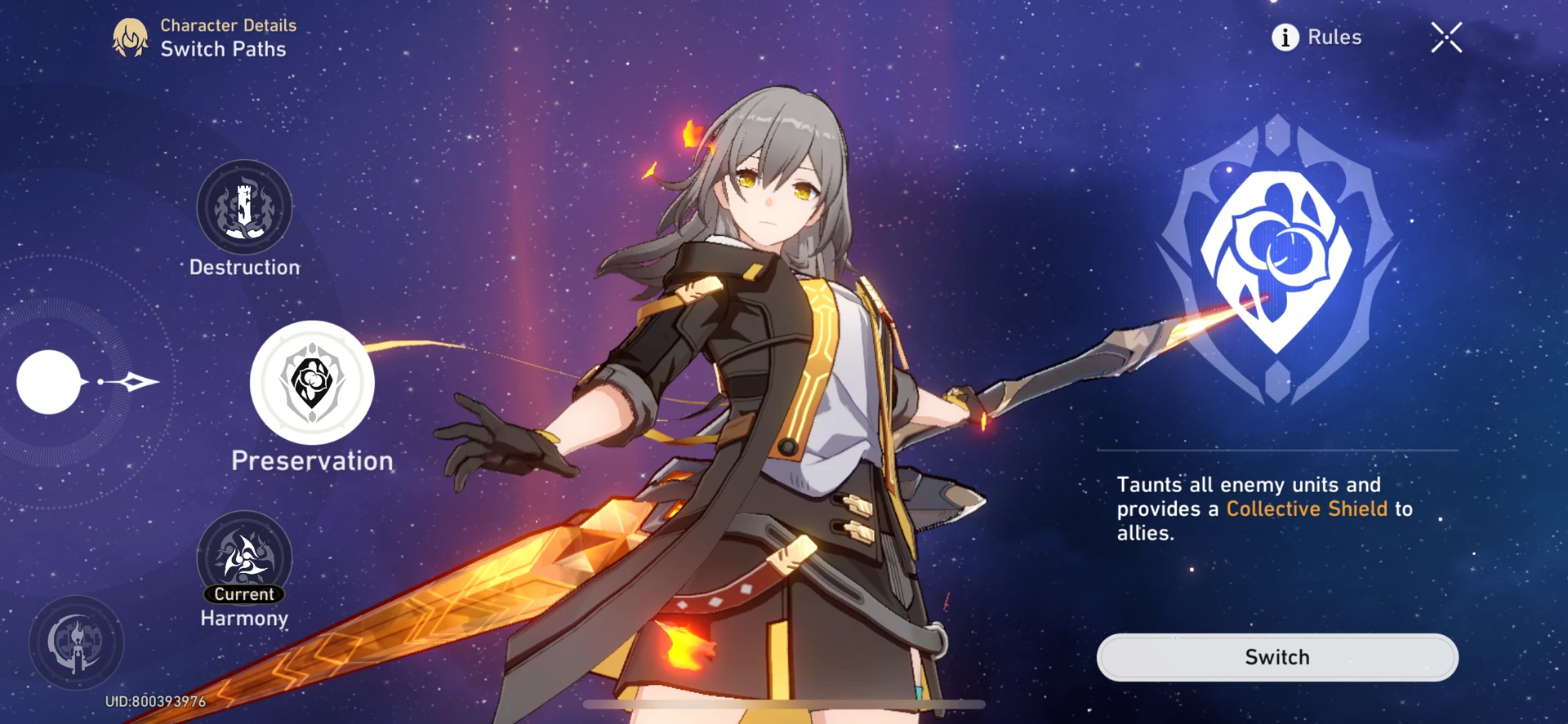1568x724 pixels.
Task: Click the Current badge under Harmony
Action: (x=243, y=594)
